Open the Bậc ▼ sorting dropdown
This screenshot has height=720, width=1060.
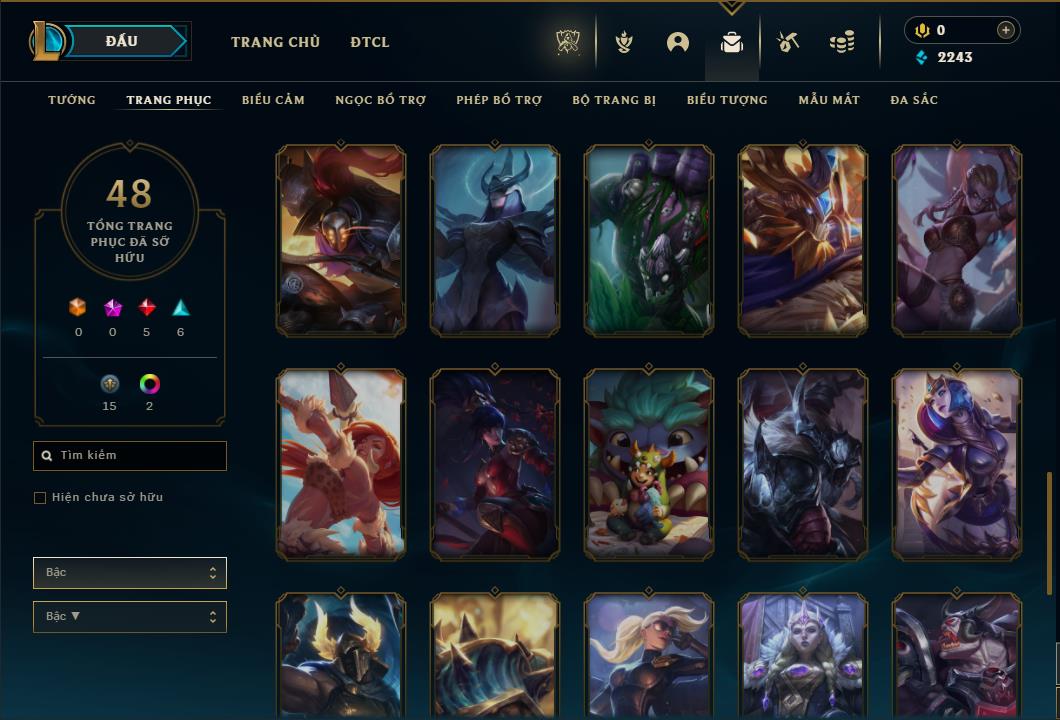130,617
